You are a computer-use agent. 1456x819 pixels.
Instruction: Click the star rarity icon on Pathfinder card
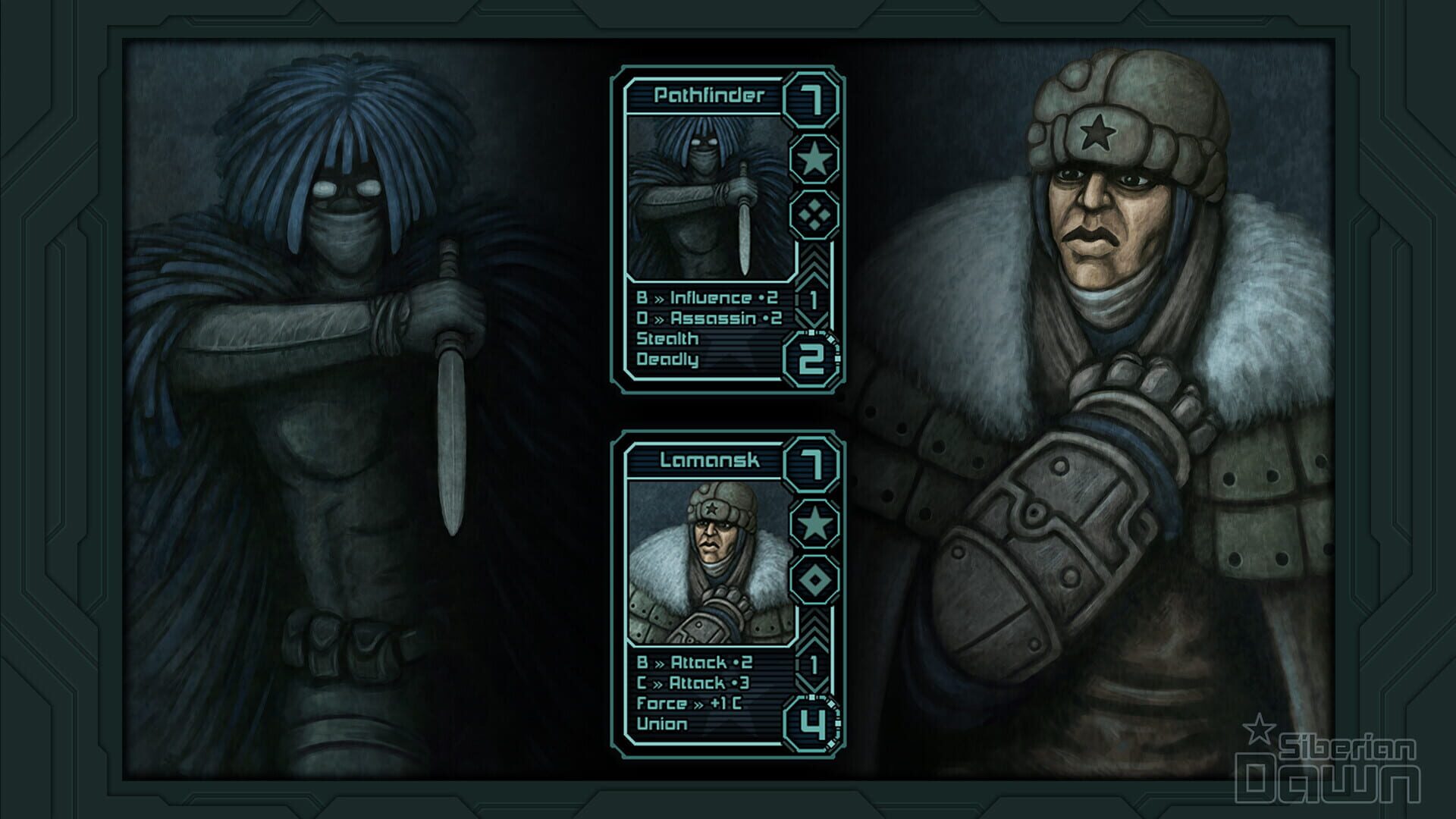coord(813,159)
